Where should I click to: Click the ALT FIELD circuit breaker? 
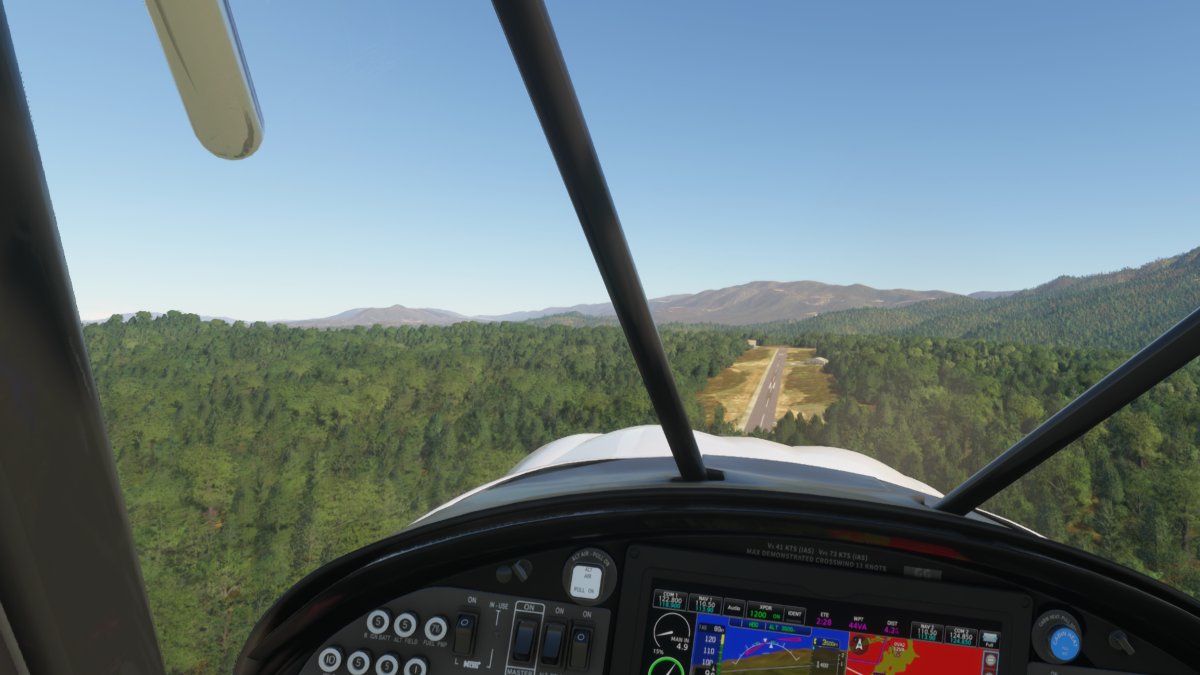(406, 624)
